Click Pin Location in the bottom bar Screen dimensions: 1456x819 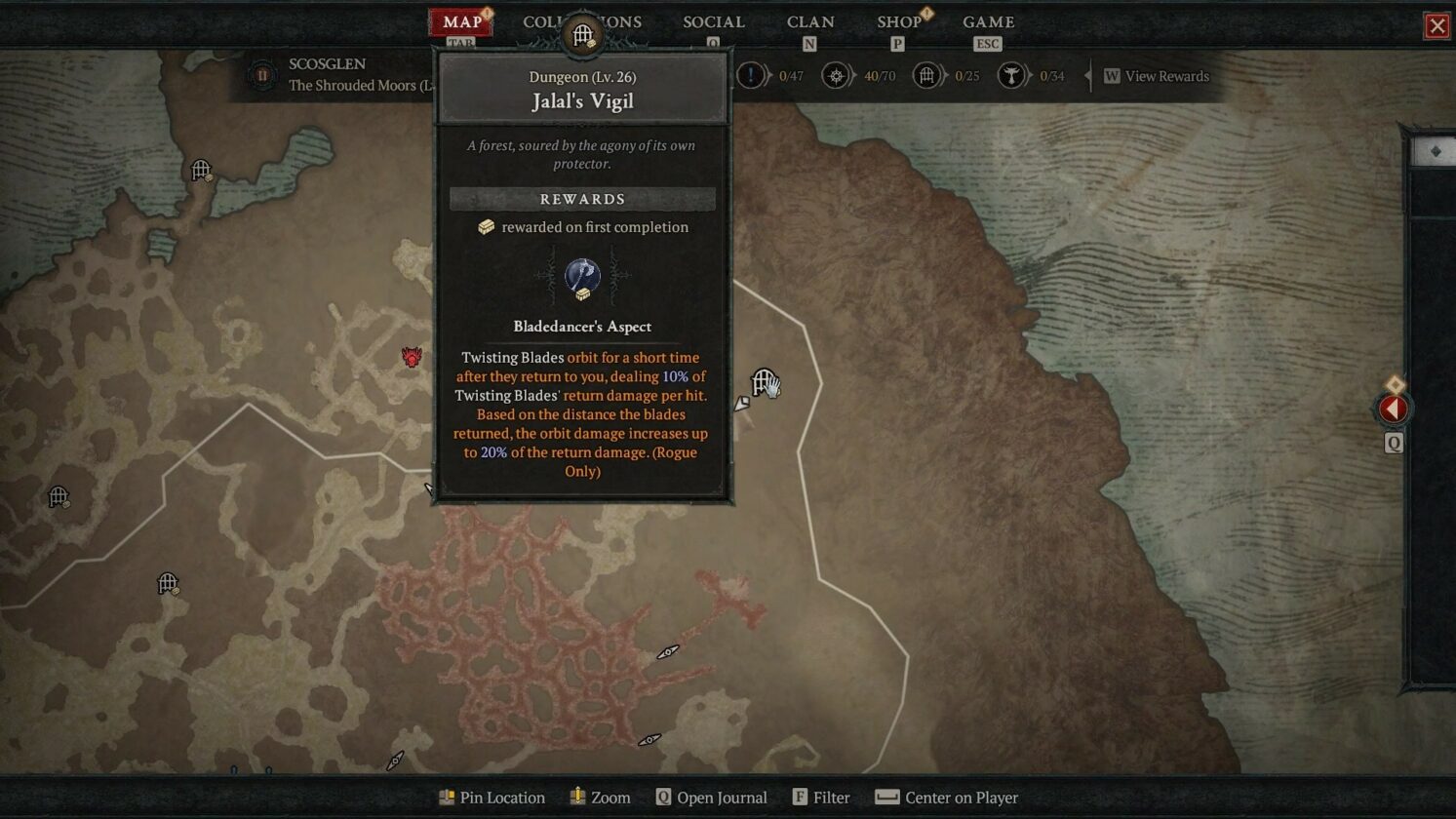click(492, 798)
